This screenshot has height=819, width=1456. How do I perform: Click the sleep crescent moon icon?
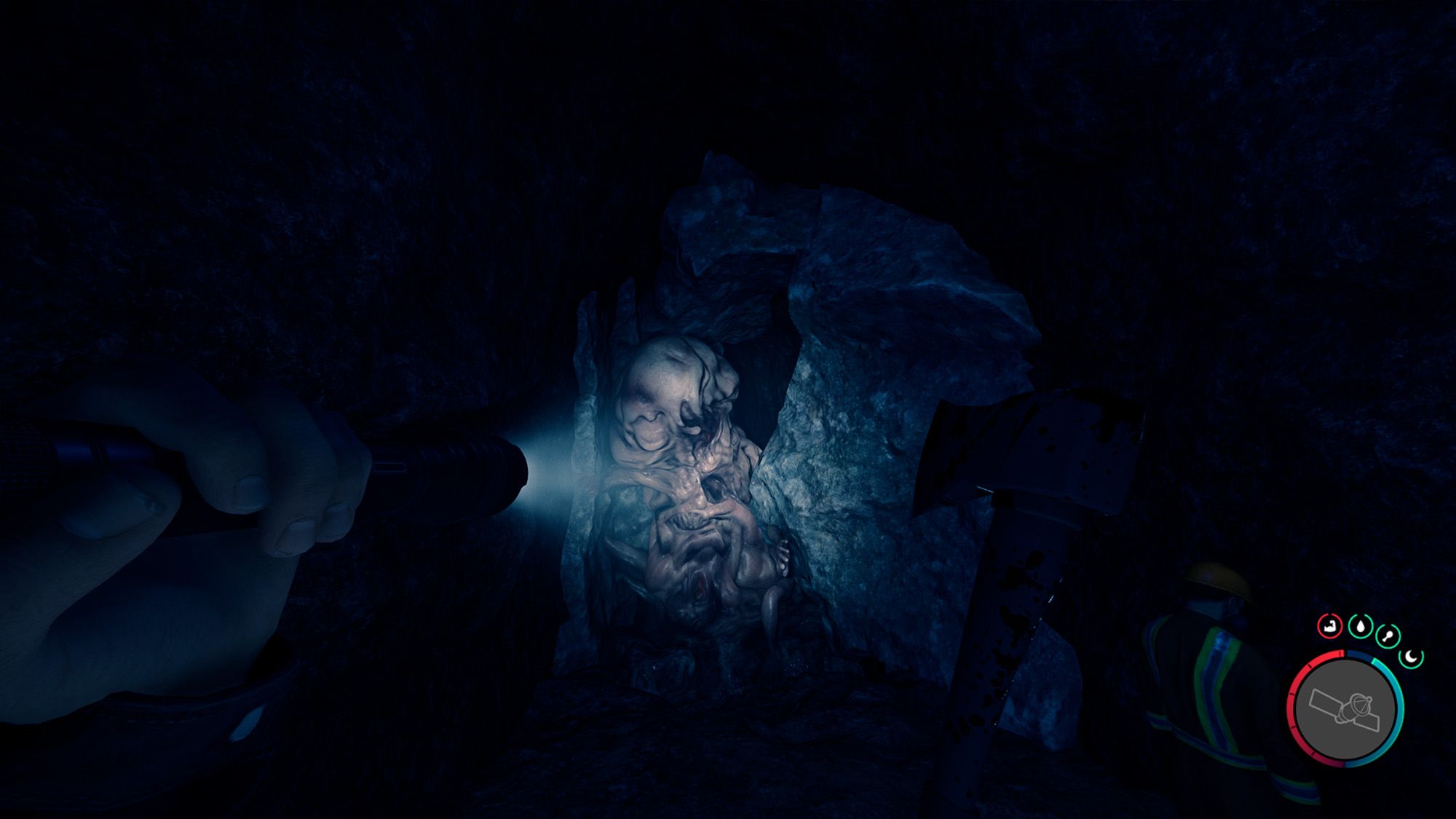1410,656
